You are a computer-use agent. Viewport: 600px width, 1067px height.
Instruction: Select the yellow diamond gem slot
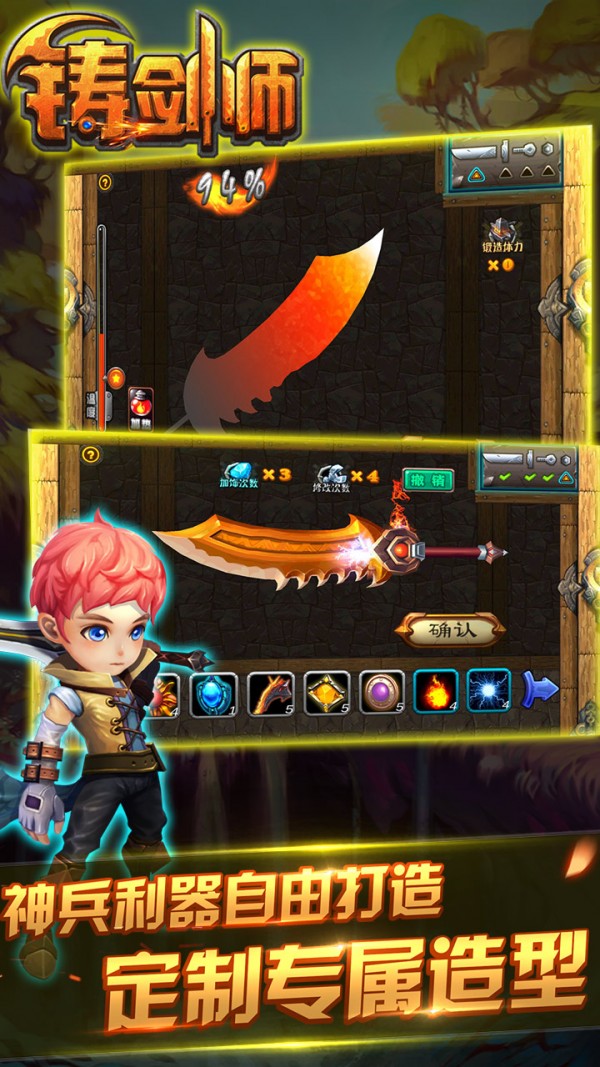point(327,691)
